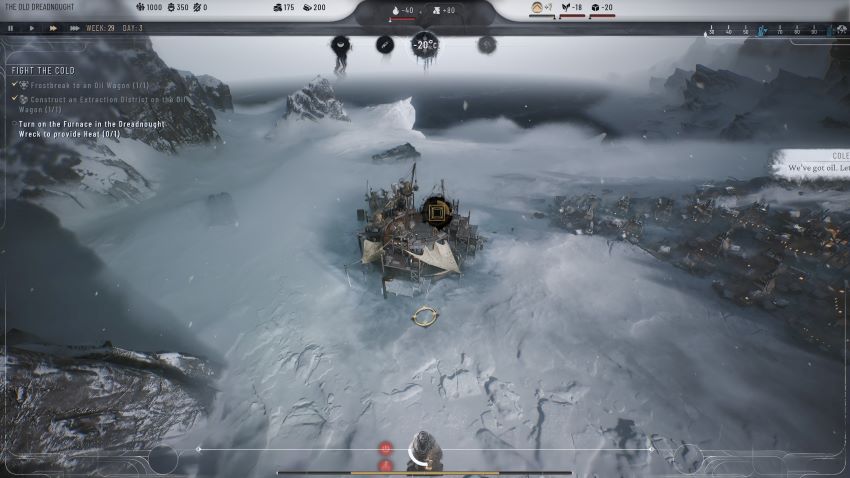Set game speed to normal play
This screenshot has width=850, height=478.
click(x=32, y=28)
